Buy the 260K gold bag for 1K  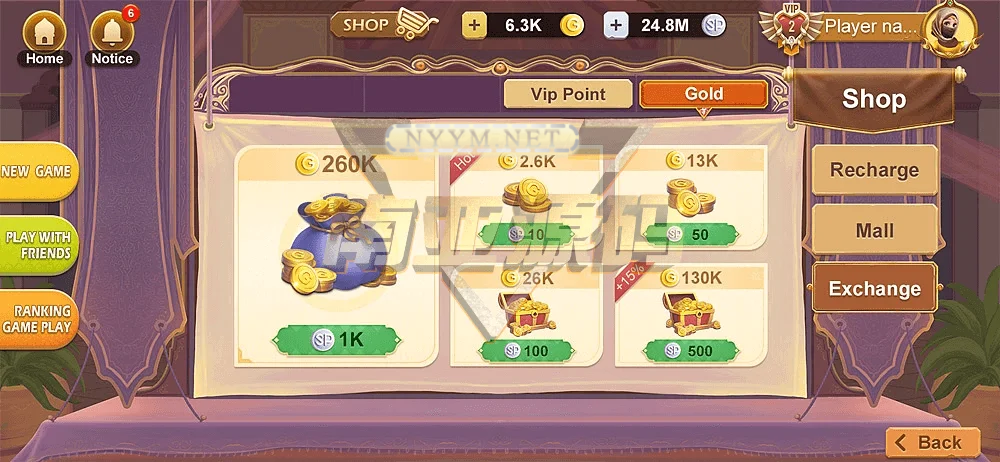pyautogui.click(x=336, y=339)
